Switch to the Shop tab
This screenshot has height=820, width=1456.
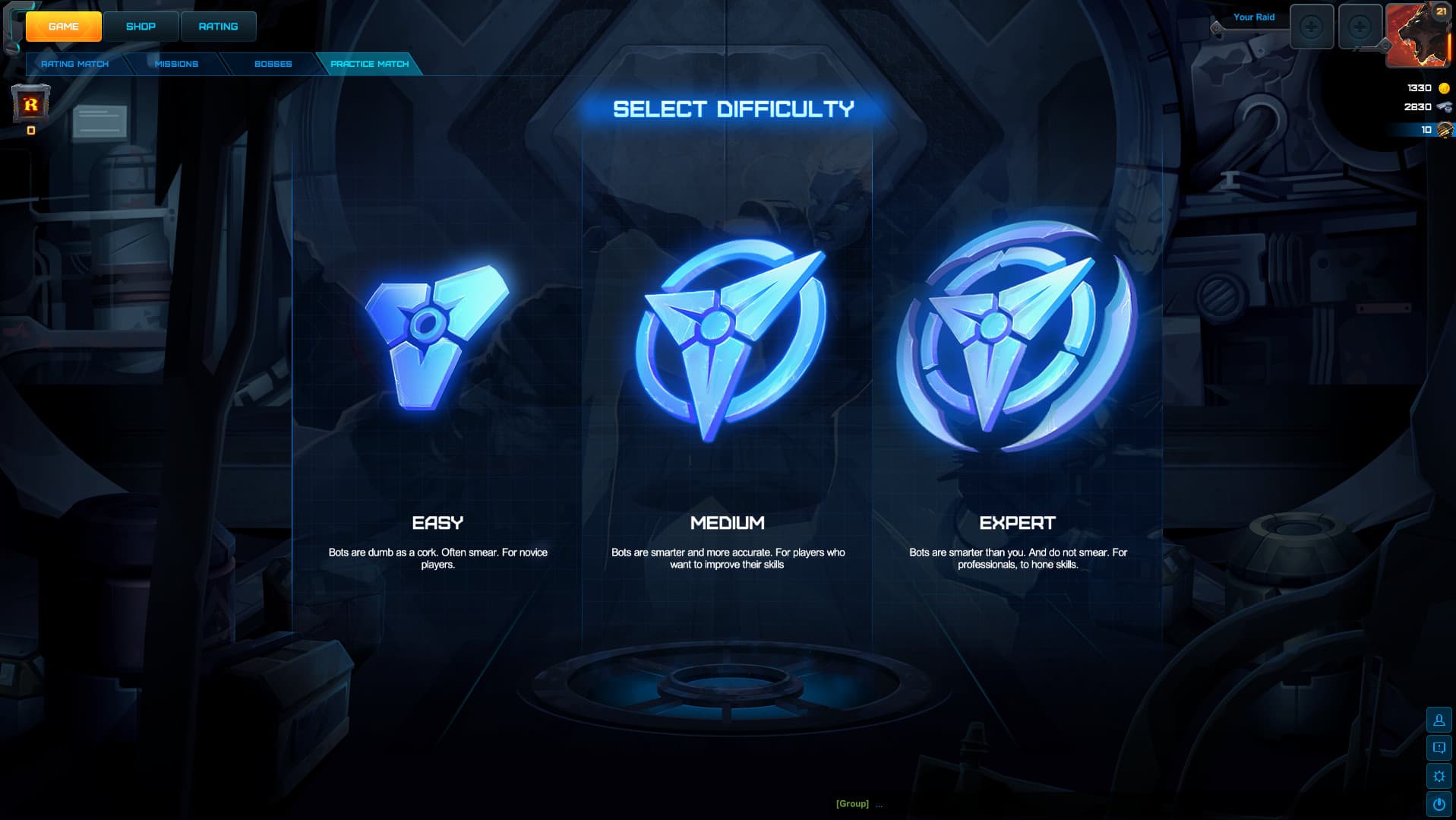click(141, 27)
